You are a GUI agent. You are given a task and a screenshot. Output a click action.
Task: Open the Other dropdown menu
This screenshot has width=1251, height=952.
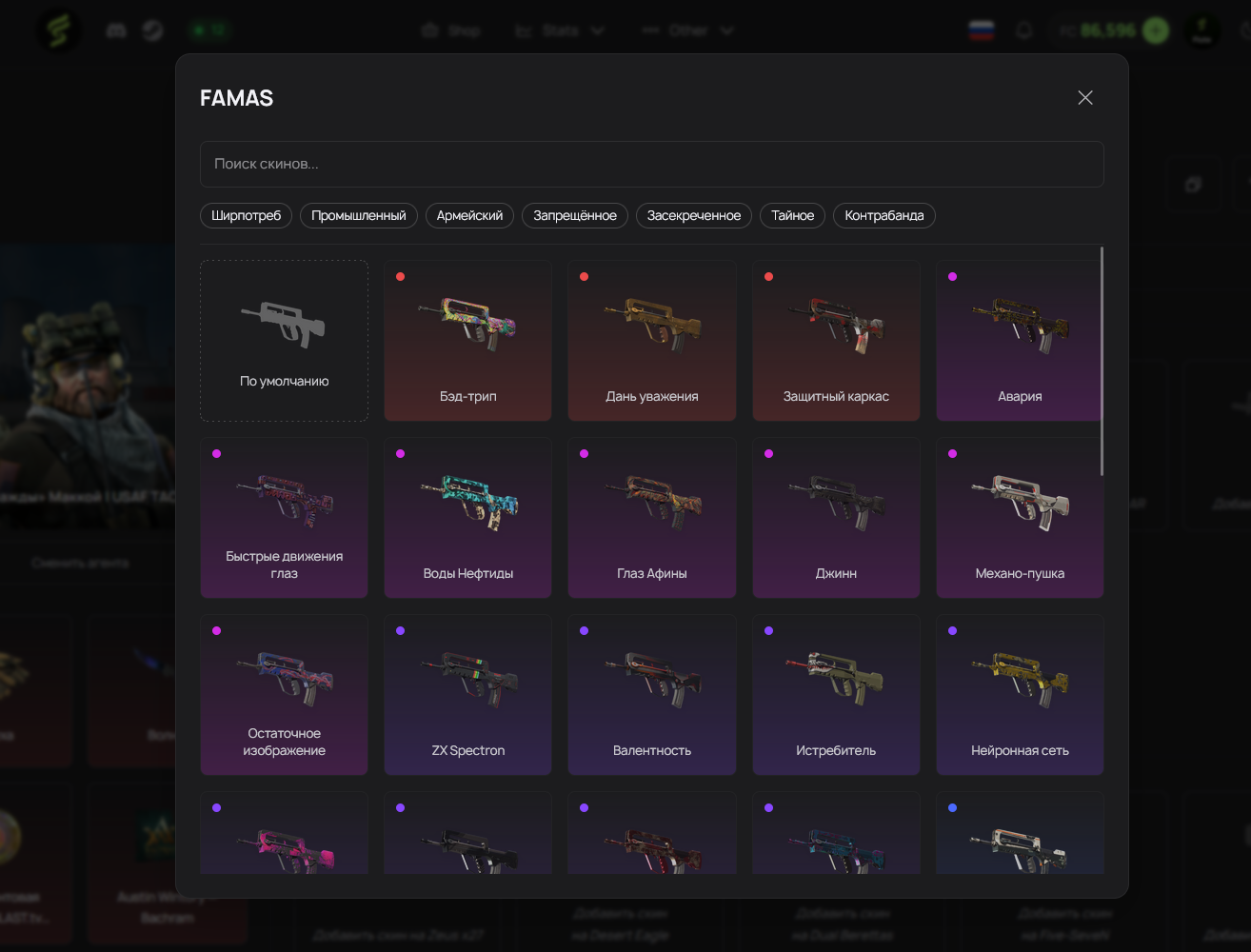(x=687, y=30)
